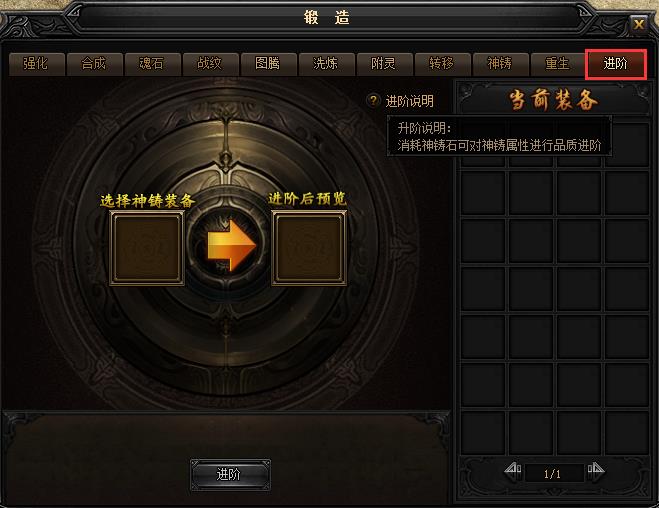Open the 转移 tab
The width and height of the screenshot is (659, 508).
[441, 63]
